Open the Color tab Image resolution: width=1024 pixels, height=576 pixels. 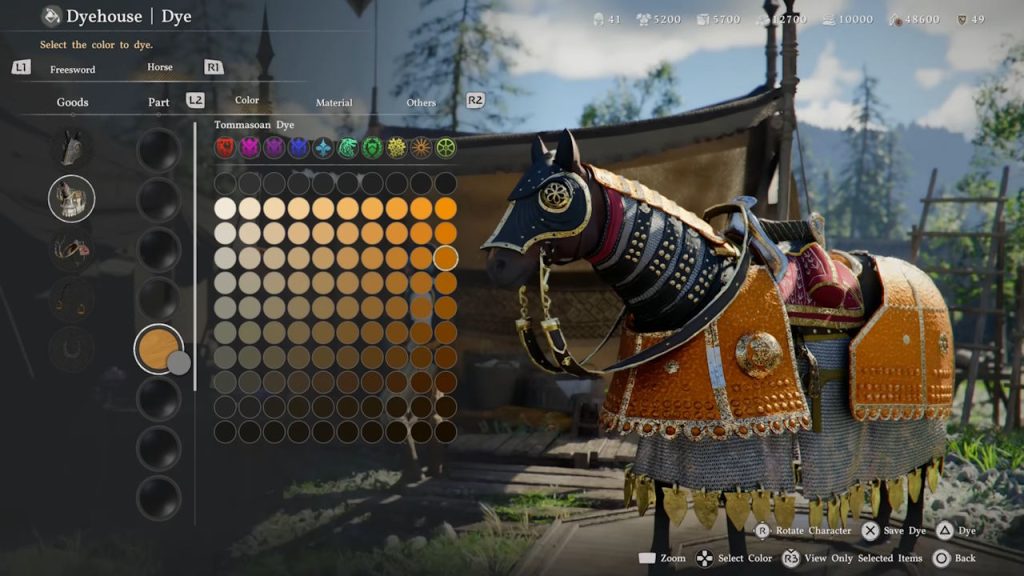[247, 100]
